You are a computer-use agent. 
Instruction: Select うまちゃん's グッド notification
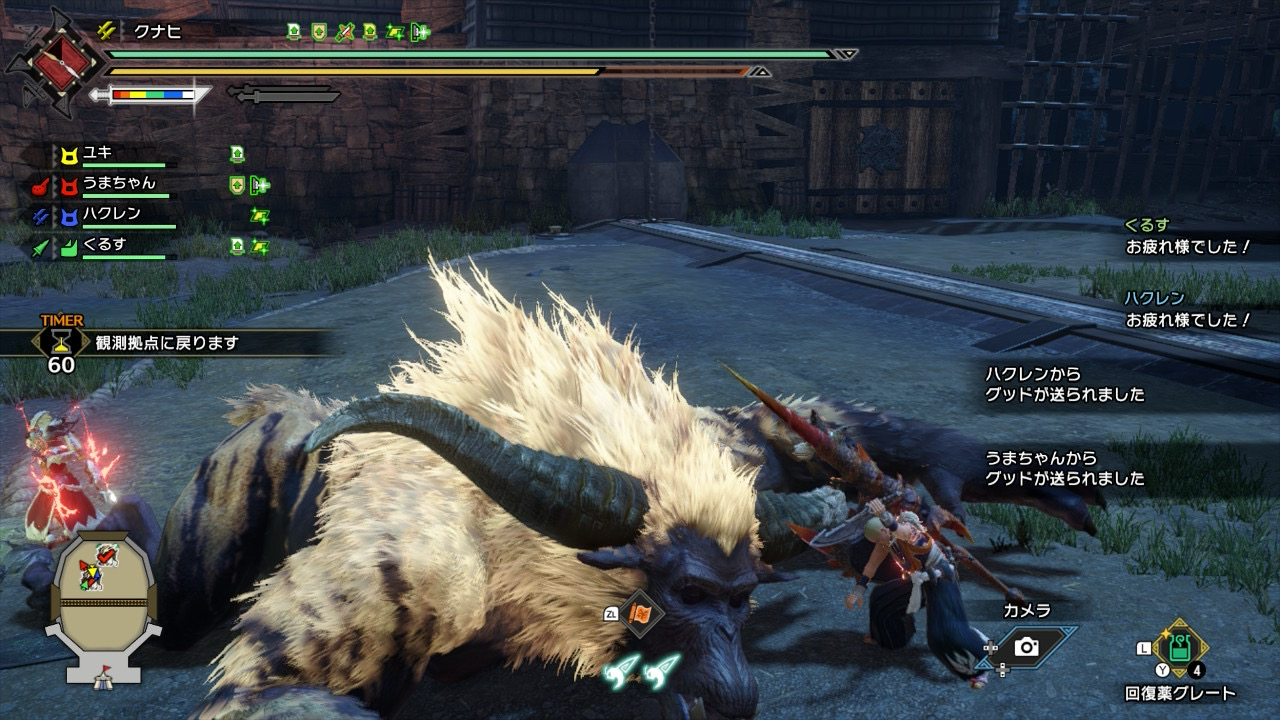tap(1065, 468)
